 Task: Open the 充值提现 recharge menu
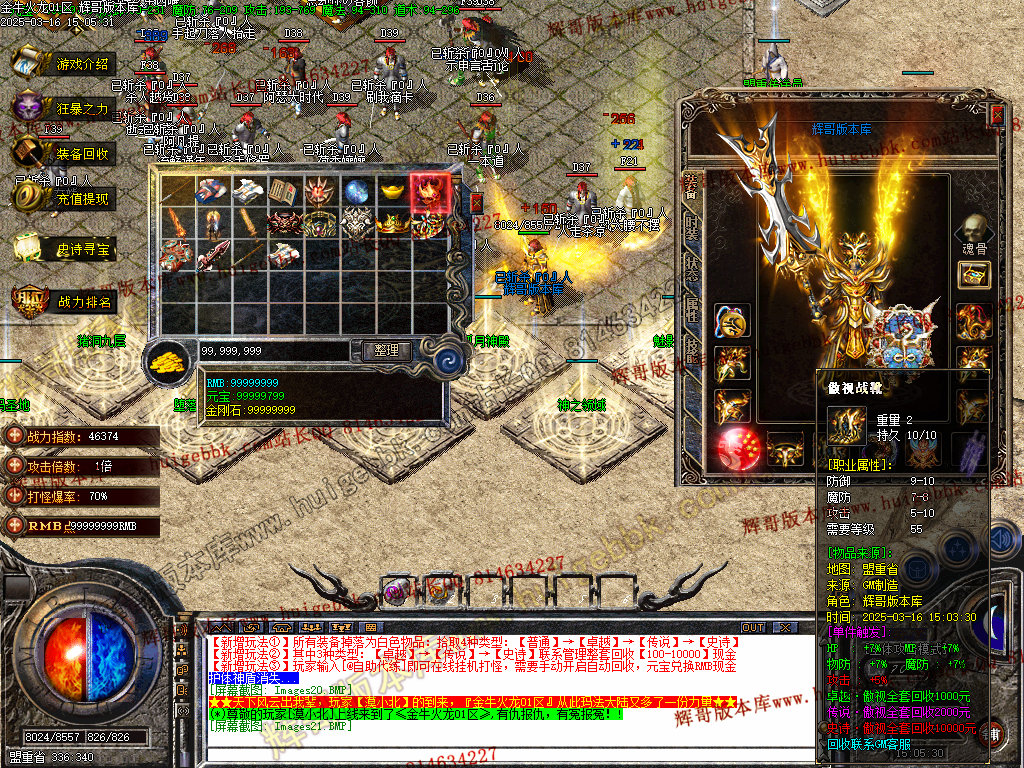[x=62, y=199]
